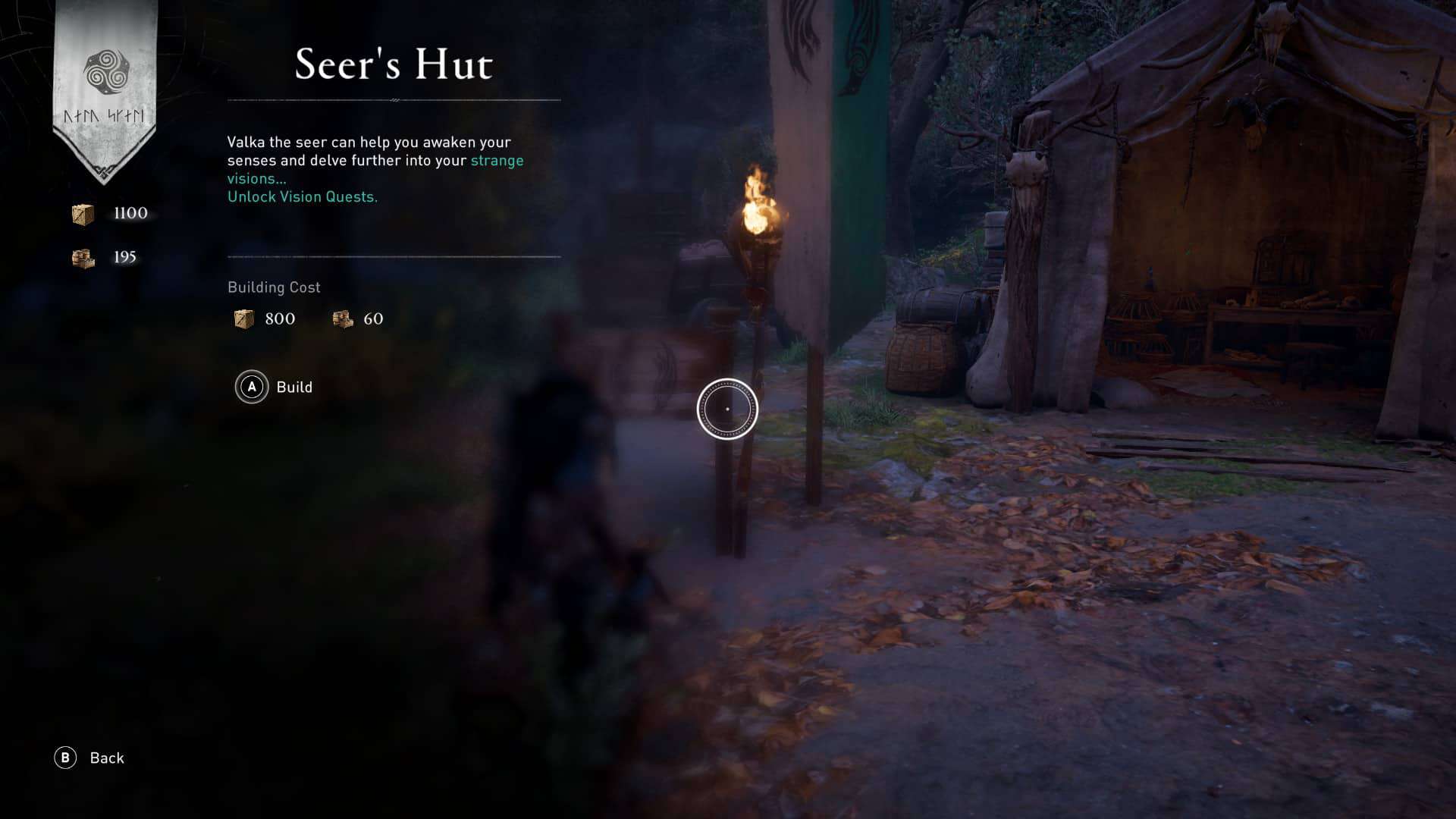Click the supplies cost icon next to 800
Viewport: 1456px width, 819px height.
point(243,318)
